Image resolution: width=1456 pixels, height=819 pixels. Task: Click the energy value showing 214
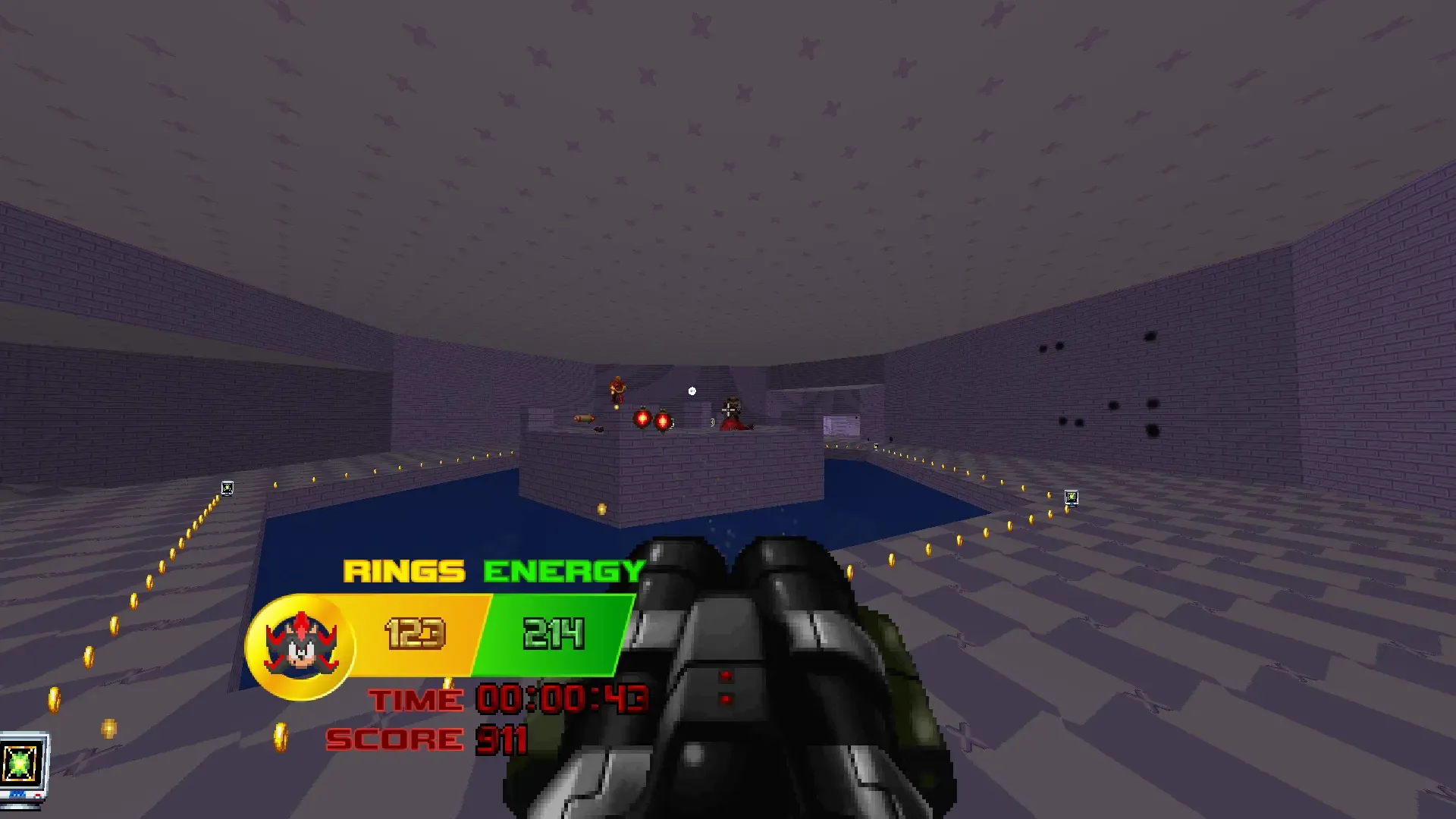coord(554,634)
